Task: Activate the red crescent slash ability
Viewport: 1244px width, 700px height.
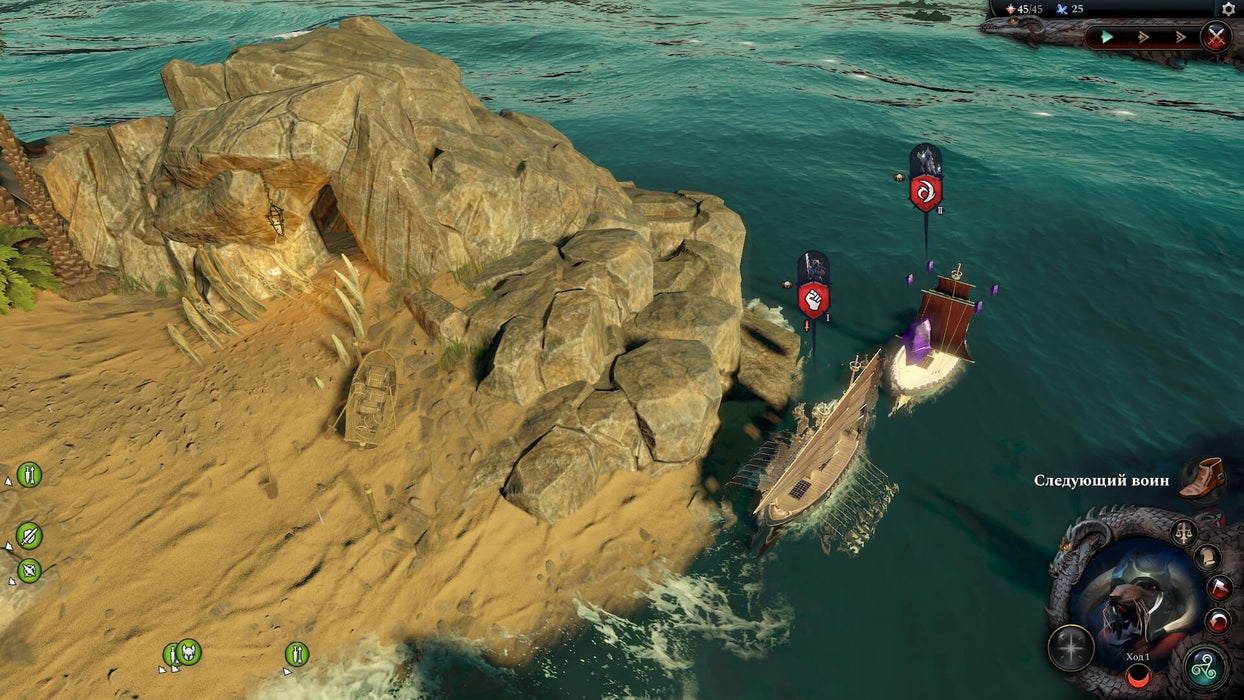Action: 1217,621
